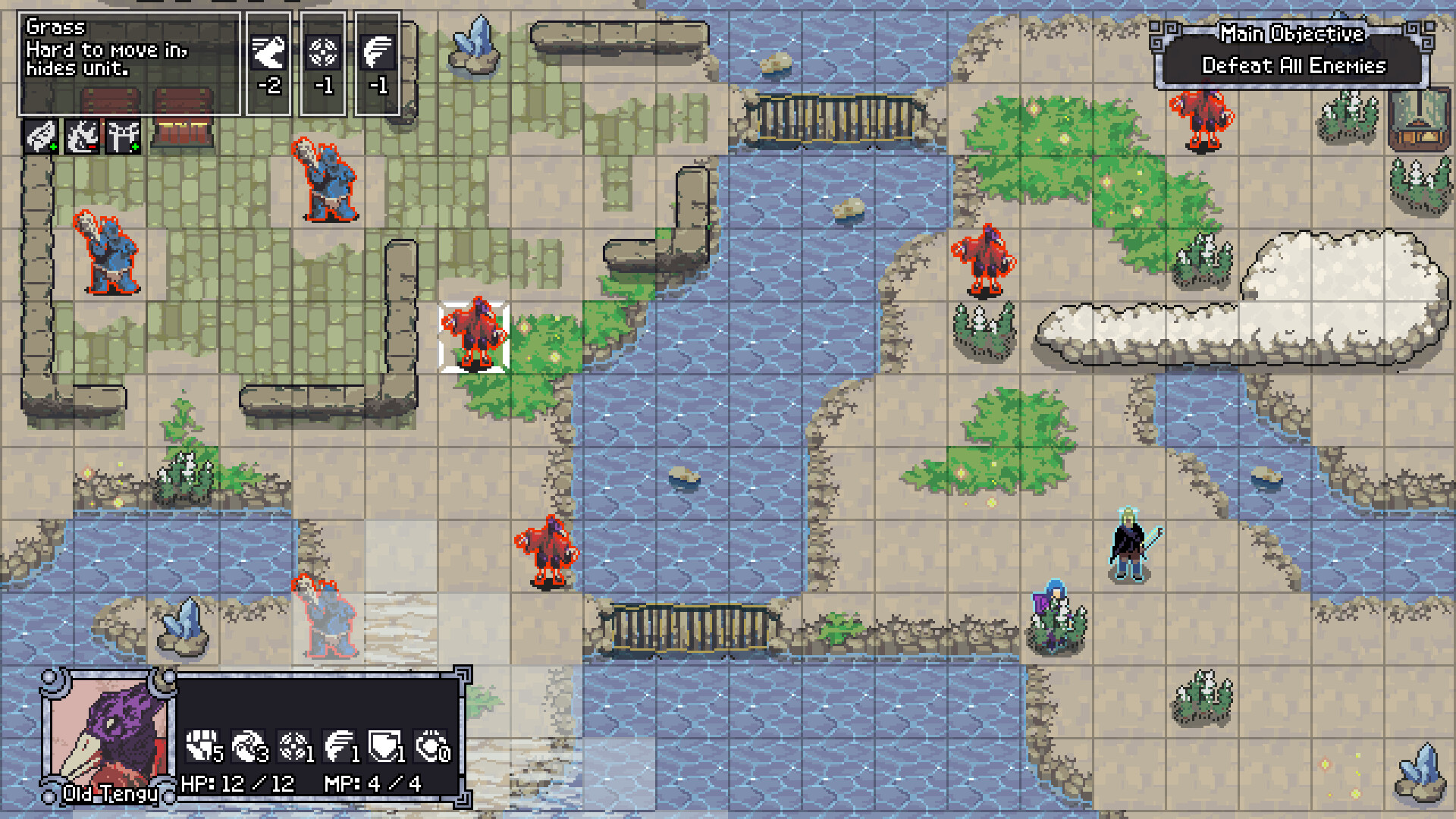Click the dodge -1 icon in terrain panel
Image resolution: width=1456 pixels, height=819 pixels.
pyautogui.click(x=322, y=53)
